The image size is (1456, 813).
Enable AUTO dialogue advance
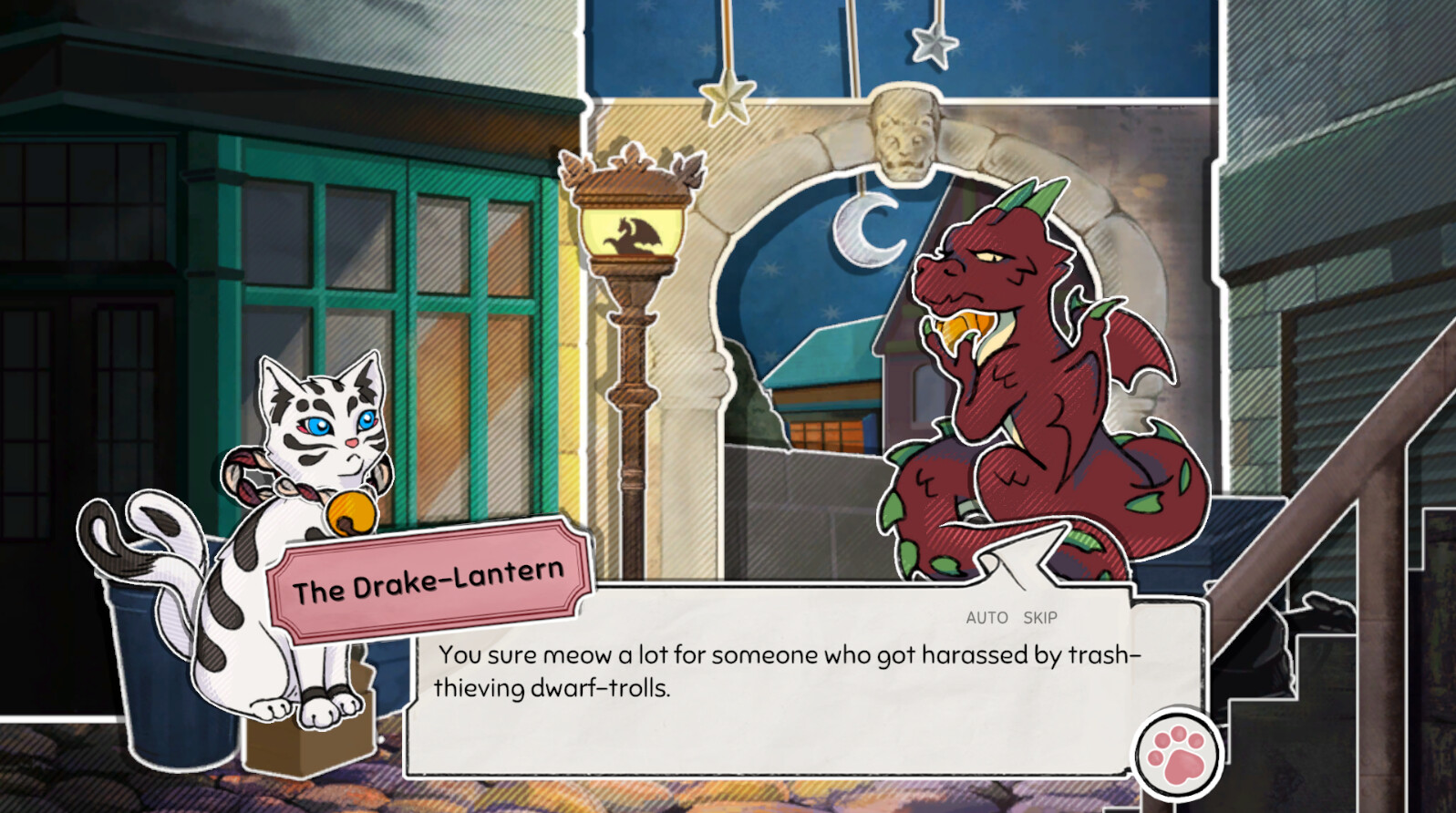tap(986, 617)
